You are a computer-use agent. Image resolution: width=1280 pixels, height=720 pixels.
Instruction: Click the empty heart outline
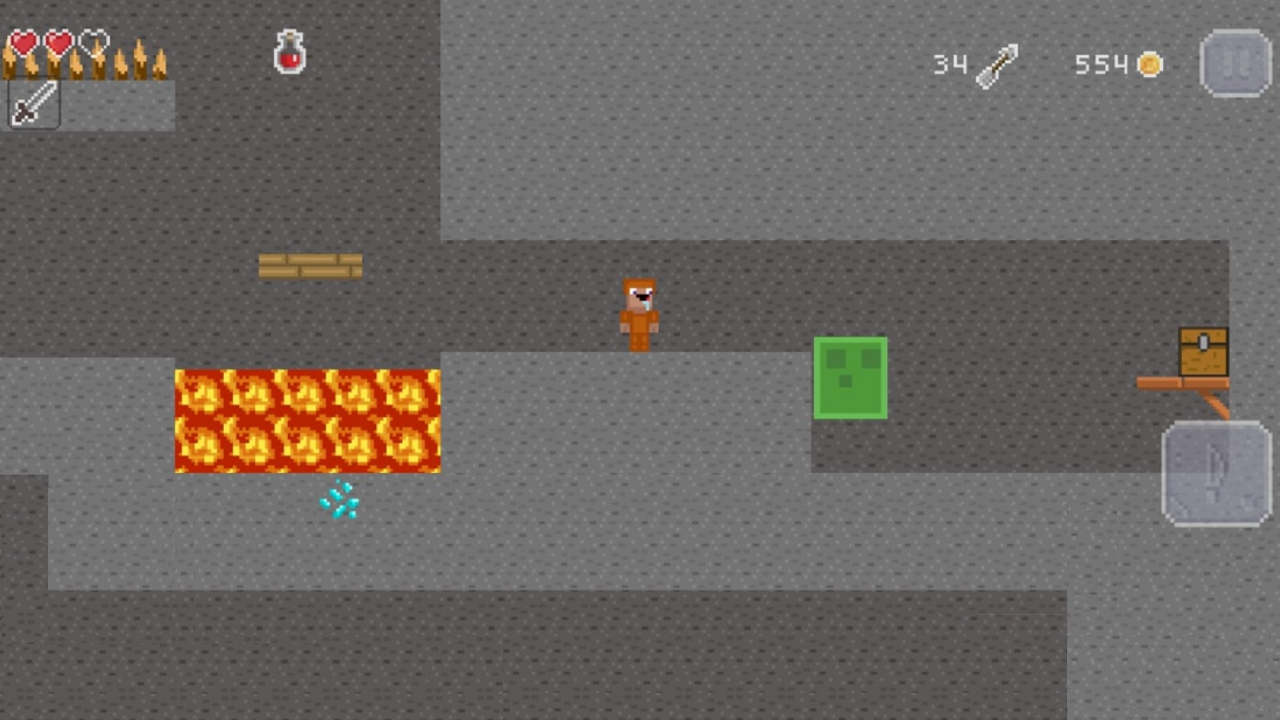click(x=92, y=42)
